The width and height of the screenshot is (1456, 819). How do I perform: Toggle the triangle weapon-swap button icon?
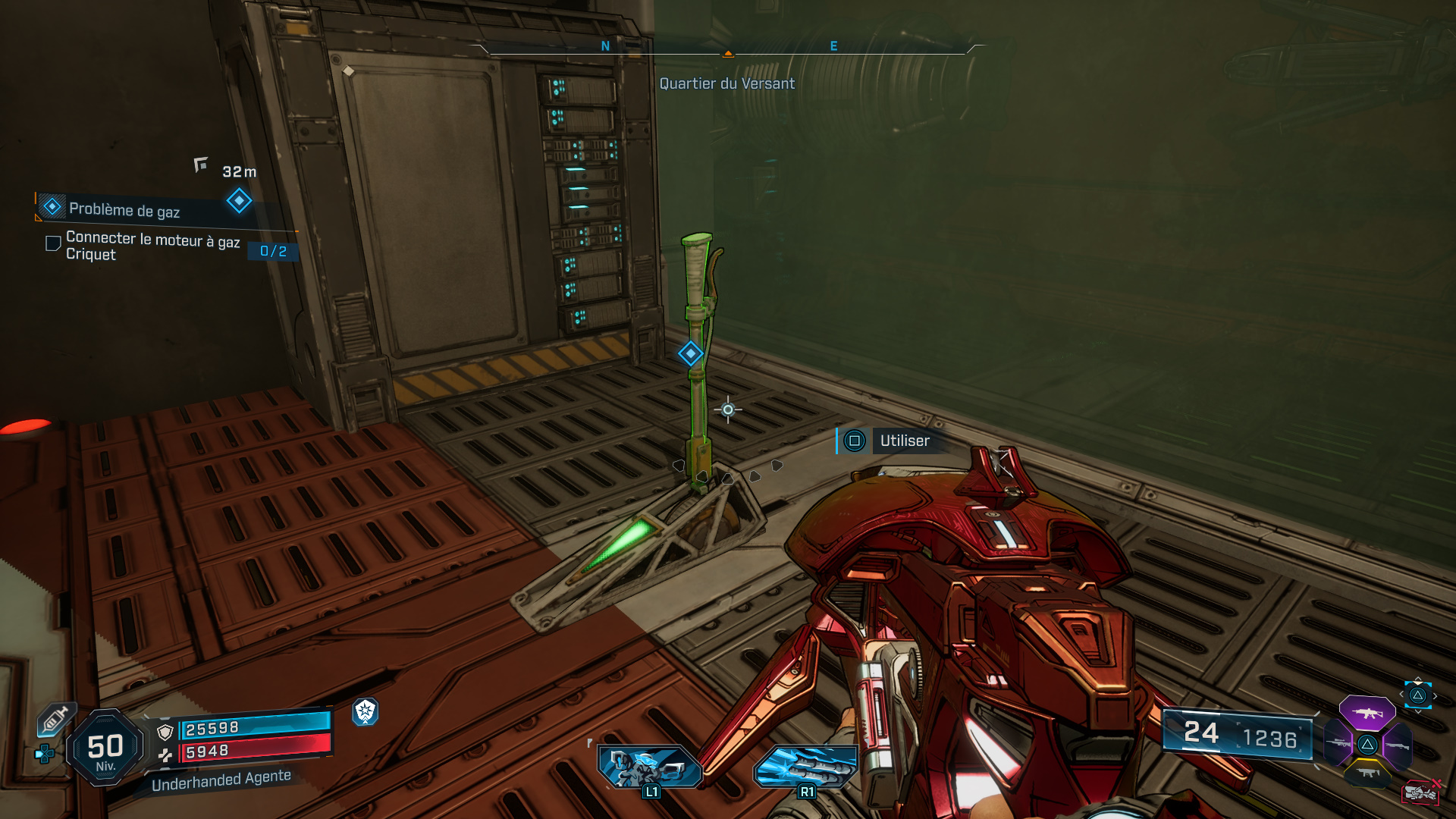[1418, 696]
